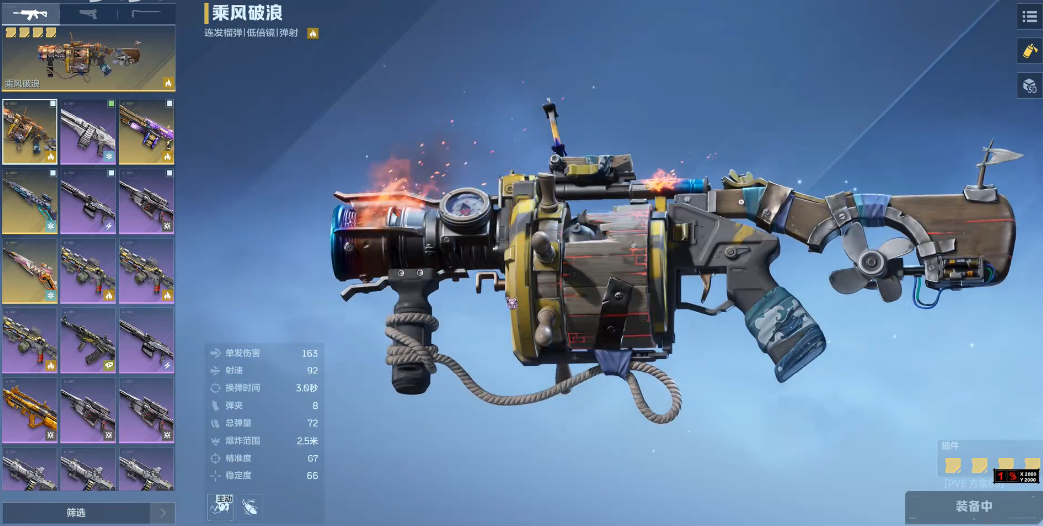This screenshot has width=1043, height=526.
Task: Switch to the primary rifle weapon tab
Action: click(30, 13)
